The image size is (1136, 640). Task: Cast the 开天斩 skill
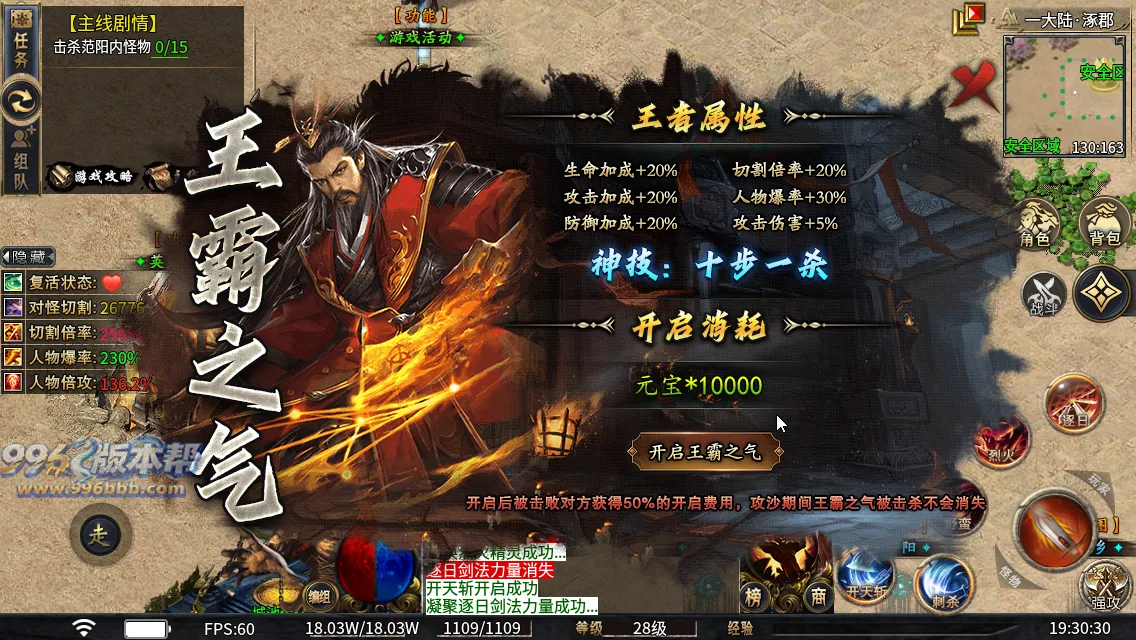tap(865, 578)
